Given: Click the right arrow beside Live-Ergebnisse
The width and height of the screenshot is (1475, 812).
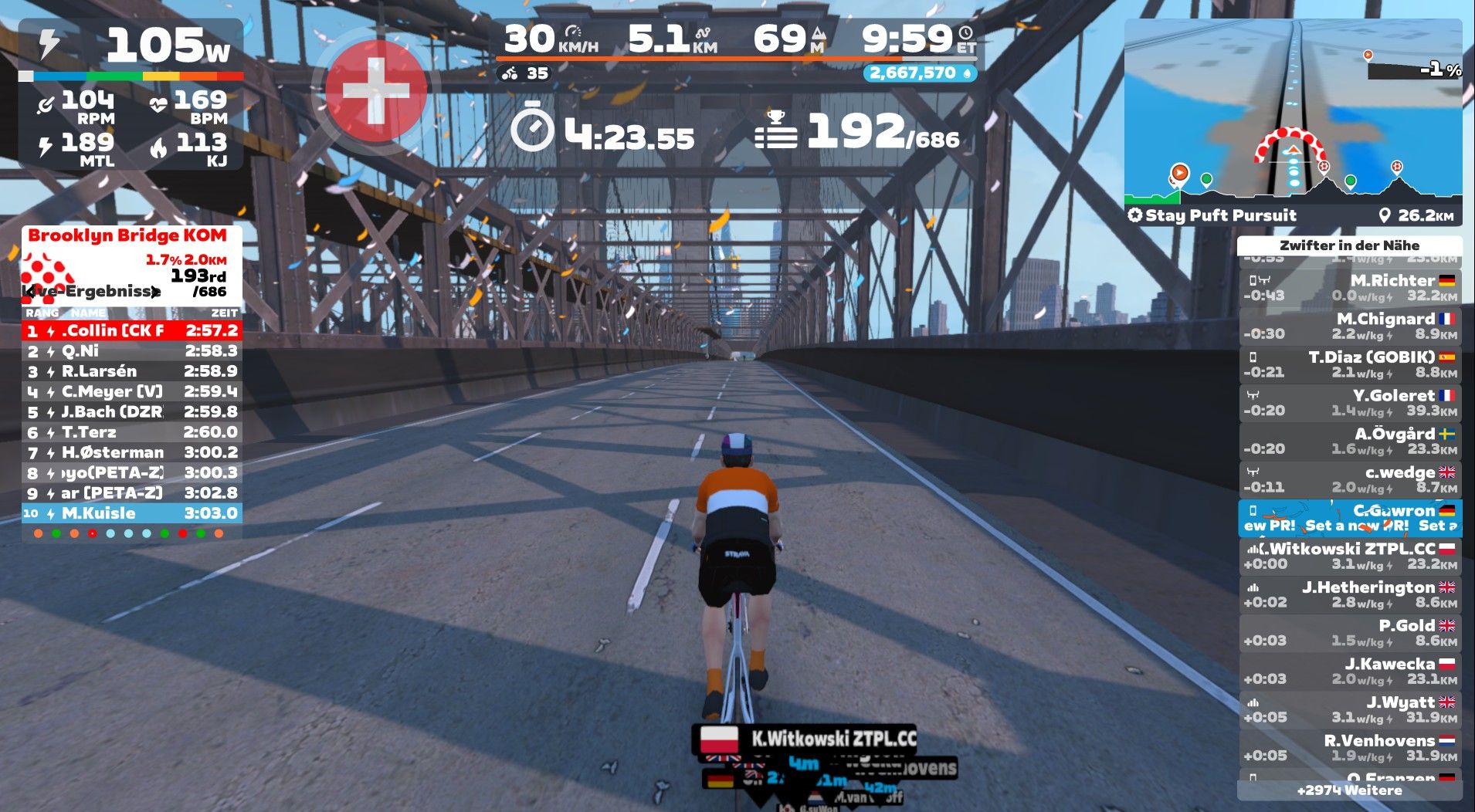Looking at the screenshot, I should (x=156, y=292).
